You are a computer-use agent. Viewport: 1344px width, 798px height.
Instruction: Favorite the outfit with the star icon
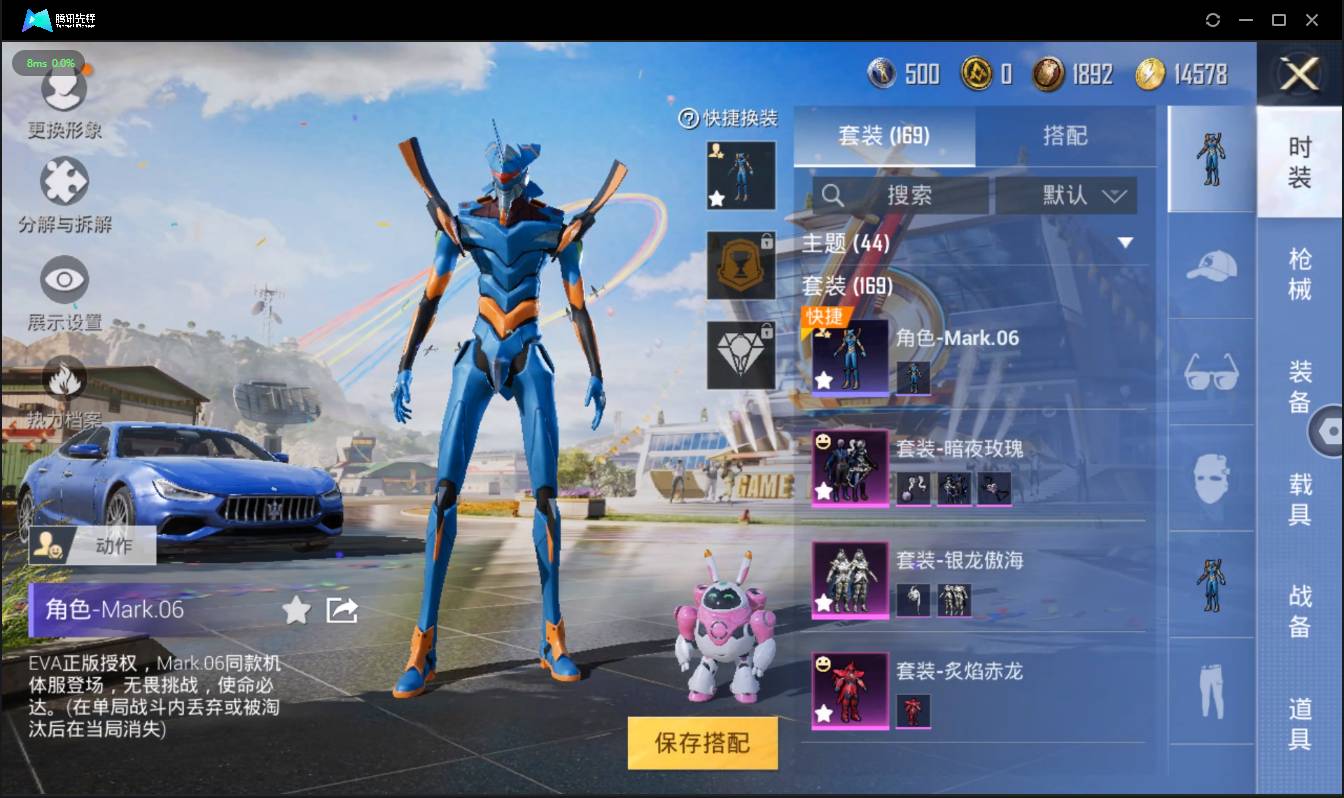click(296, 610)
